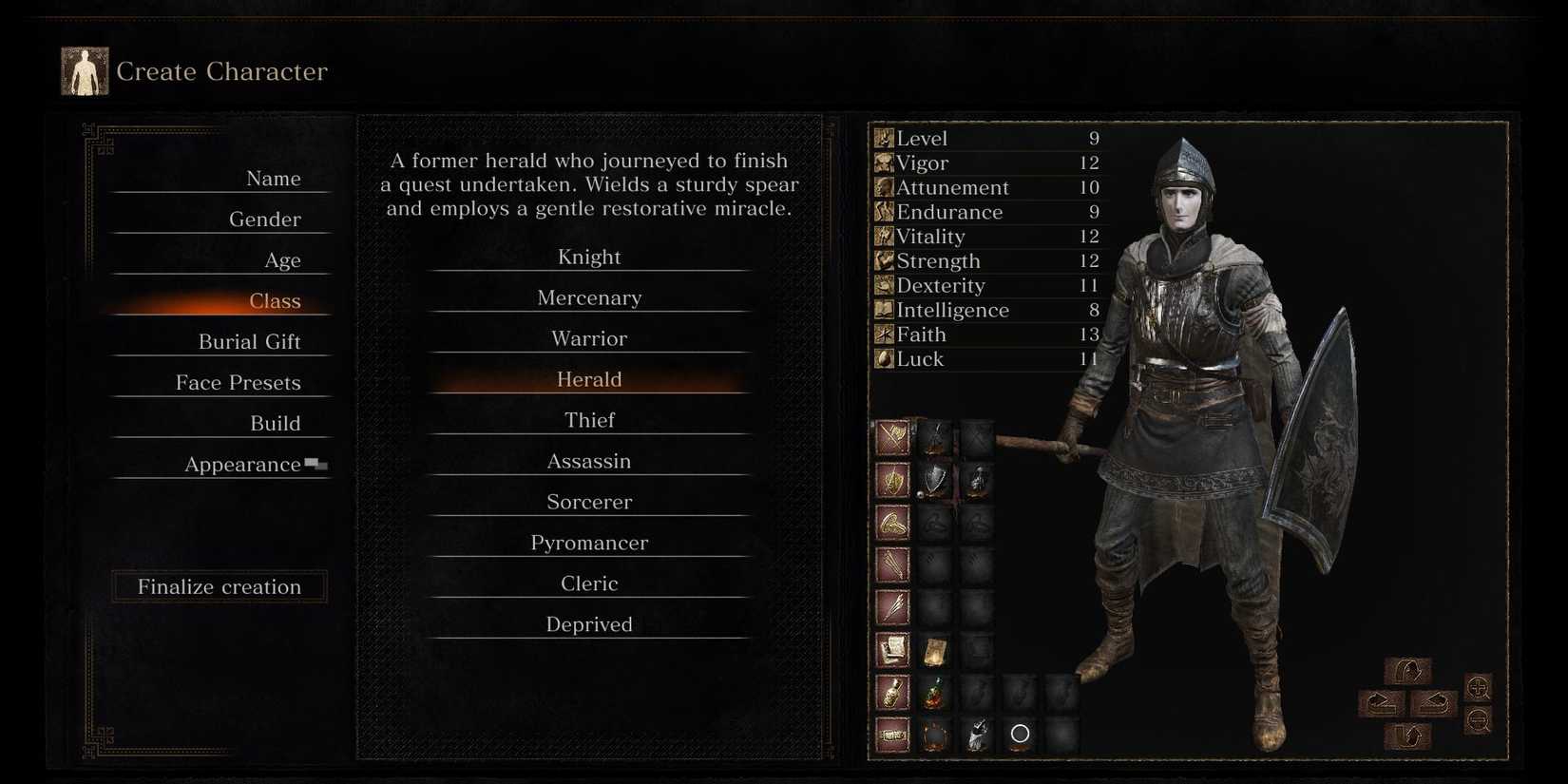Select the Appearance menu entry
1568x784 pixels.
[245, 464]
